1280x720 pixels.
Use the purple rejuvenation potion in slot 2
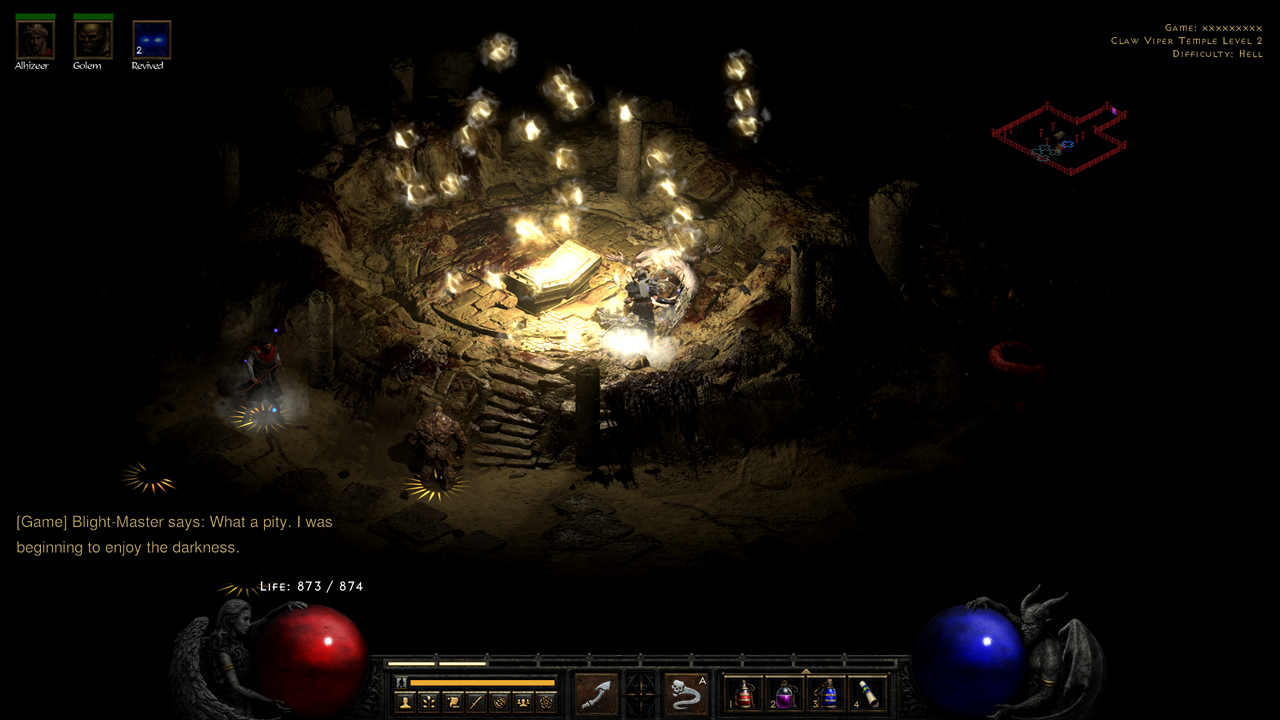(x=786, y=694)
